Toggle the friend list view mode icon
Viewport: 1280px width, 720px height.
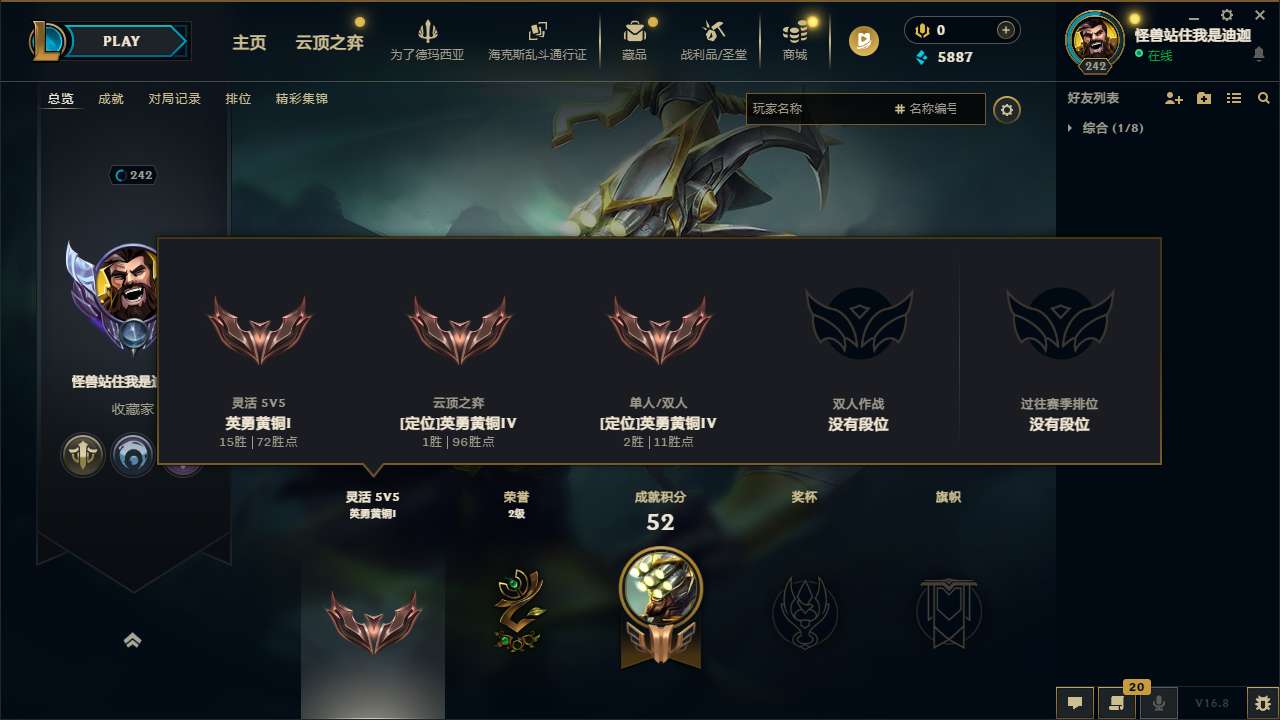pyautogui.click(x=1233, y=98)
